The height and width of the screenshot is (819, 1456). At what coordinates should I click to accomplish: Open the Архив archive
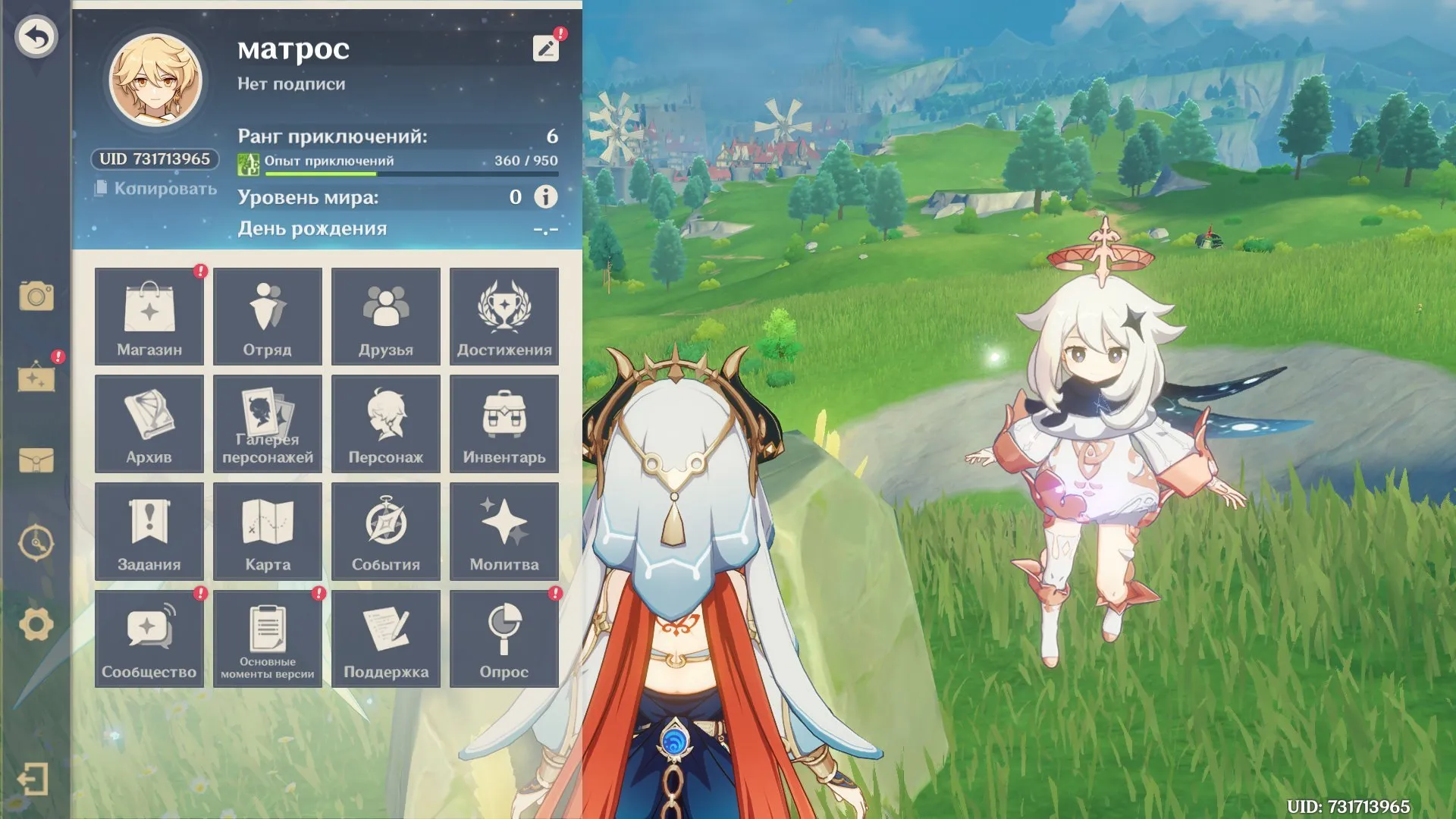149,424
